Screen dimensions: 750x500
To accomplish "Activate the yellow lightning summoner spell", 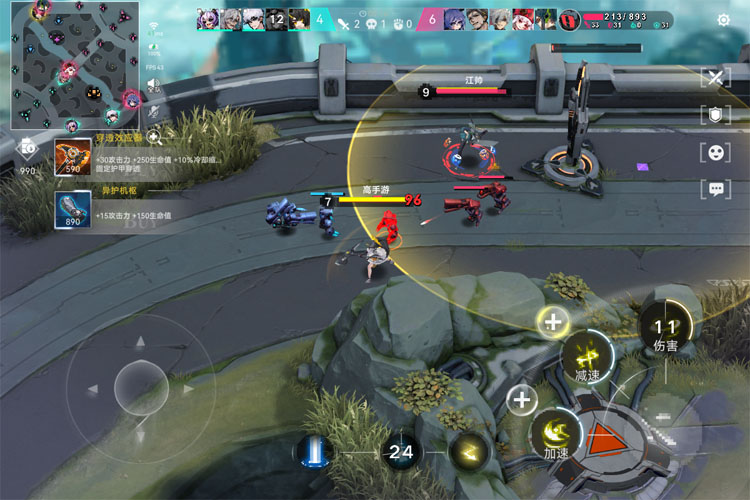I will pyautogui.click(x=468, y=453).
